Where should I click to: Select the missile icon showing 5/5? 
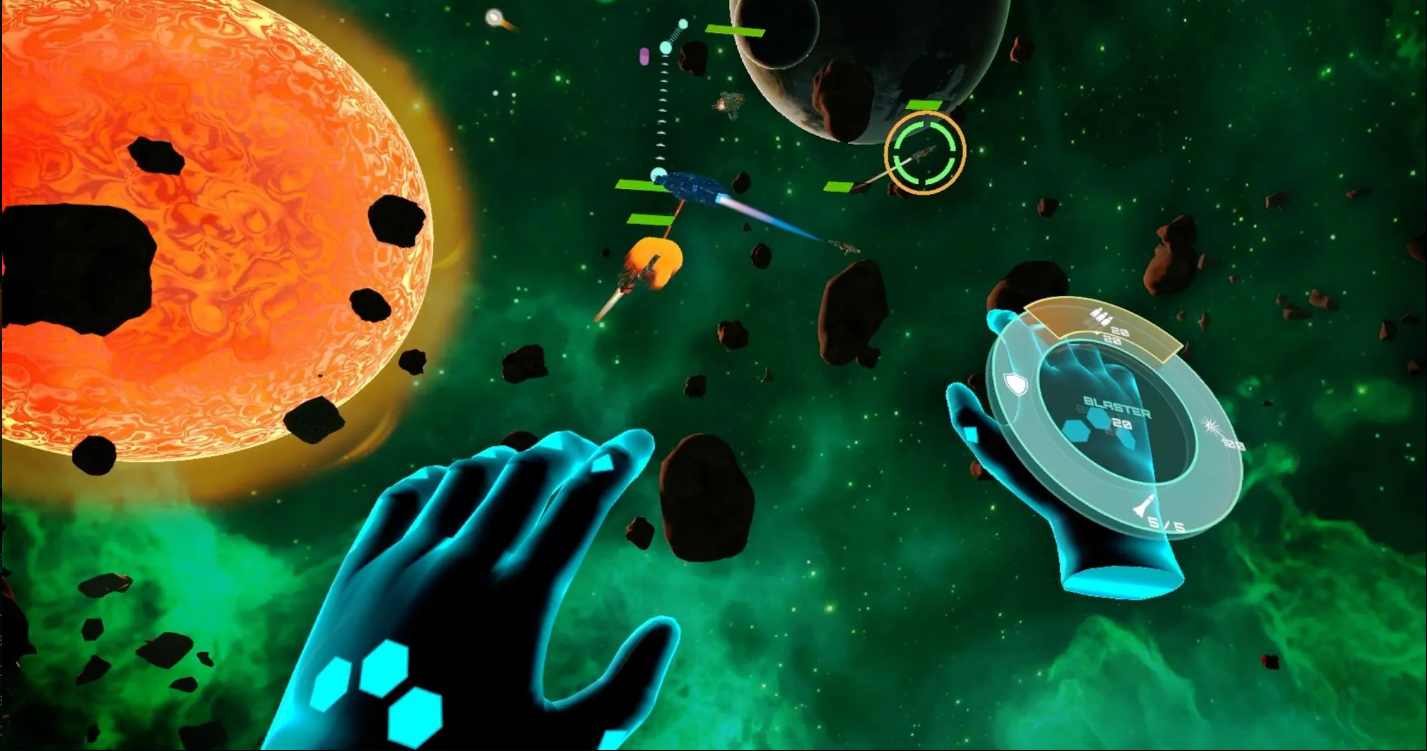[x=1143, y=505]
